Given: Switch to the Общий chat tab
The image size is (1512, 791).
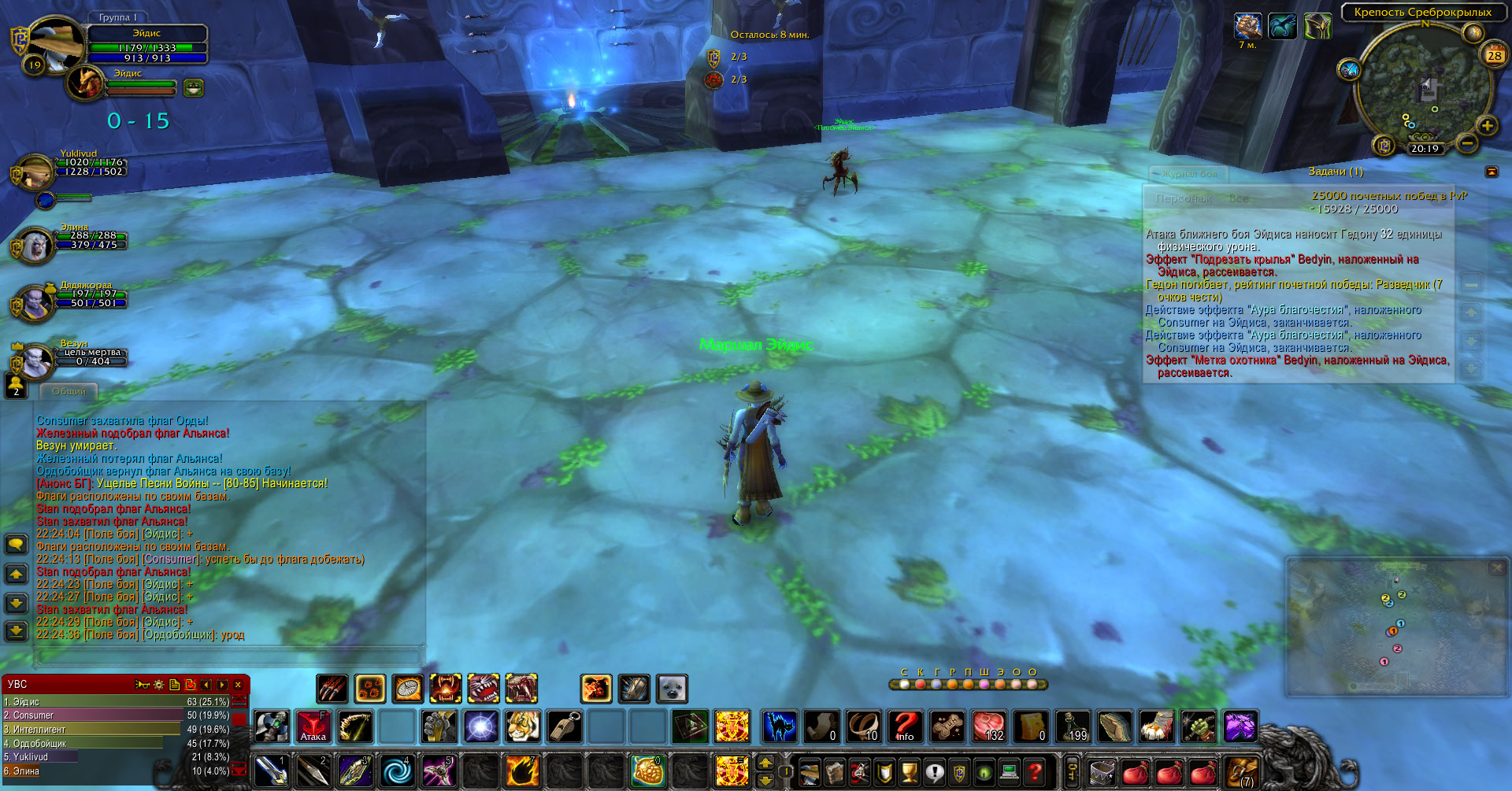Looking at the screenshot, I should click(69, 391).
